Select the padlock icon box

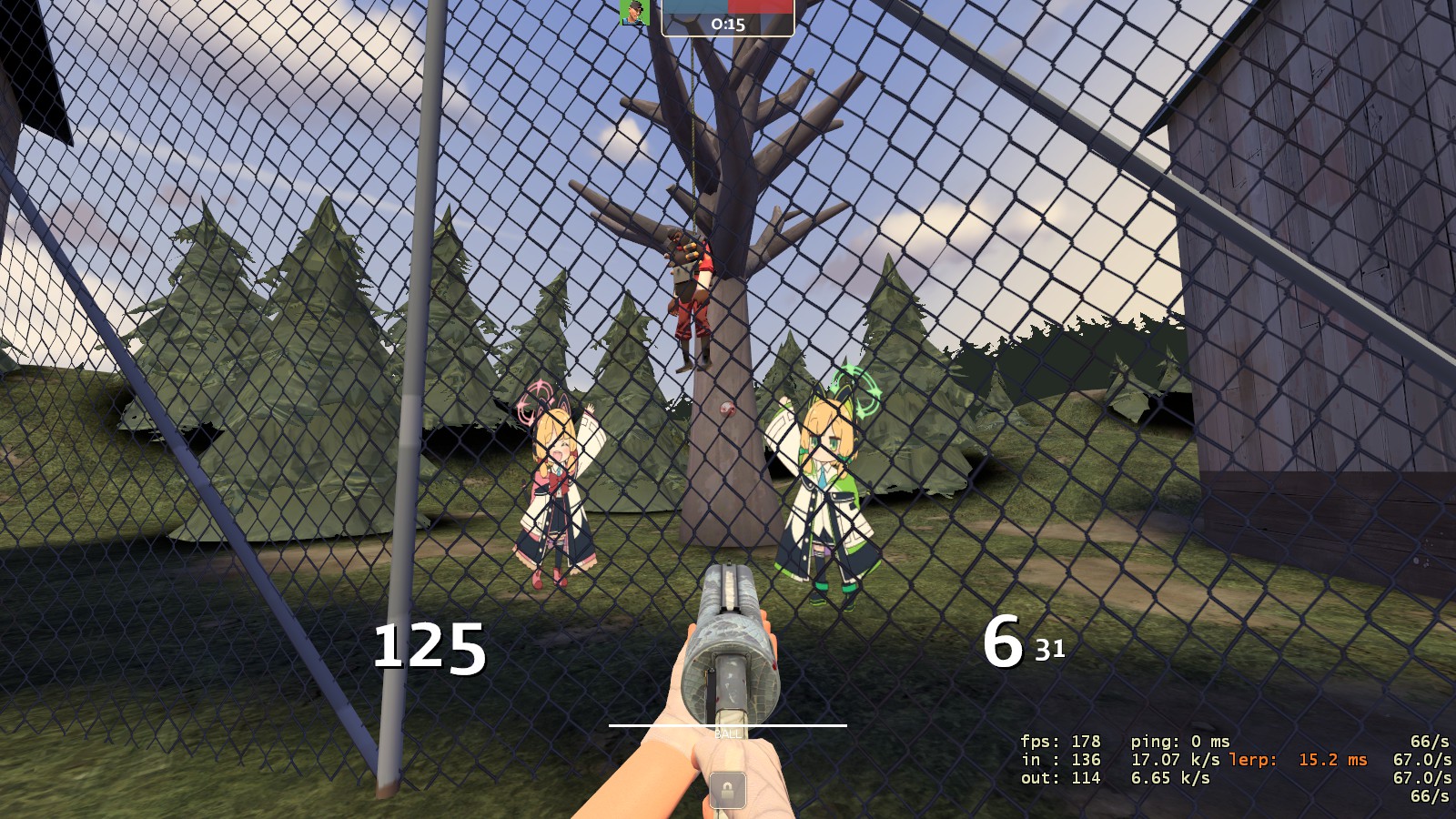pyautogui.click(x=727, y=789)
